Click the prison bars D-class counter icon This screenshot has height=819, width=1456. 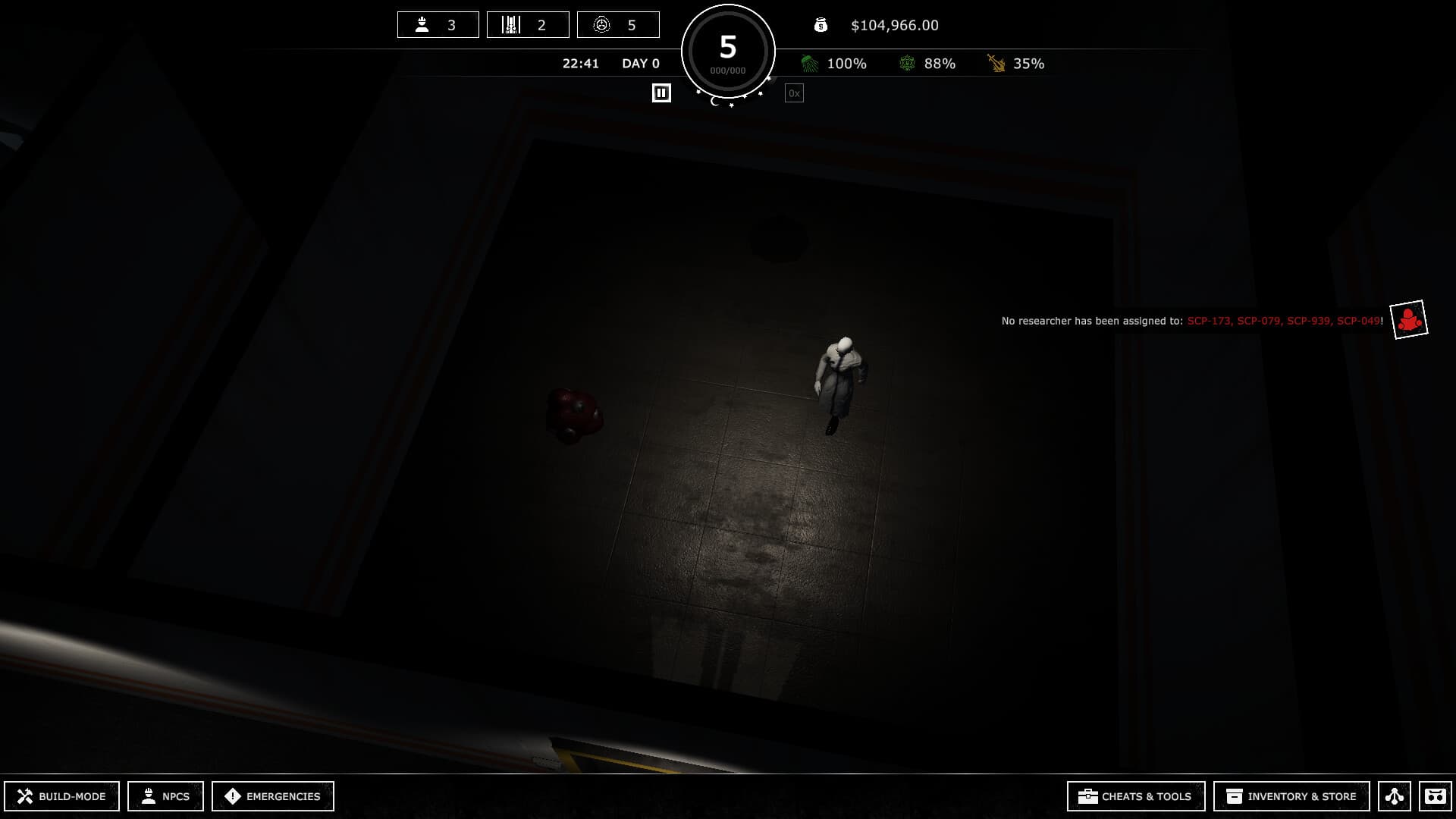pos(510,24)
